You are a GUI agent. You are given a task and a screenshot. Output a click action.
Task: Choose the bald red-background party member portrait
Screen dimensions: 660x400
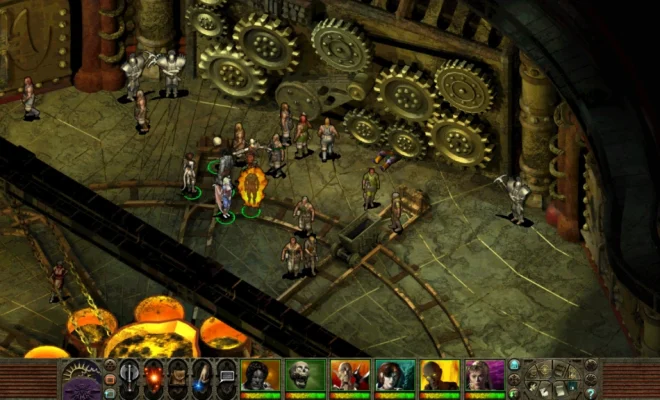point(350,376)
